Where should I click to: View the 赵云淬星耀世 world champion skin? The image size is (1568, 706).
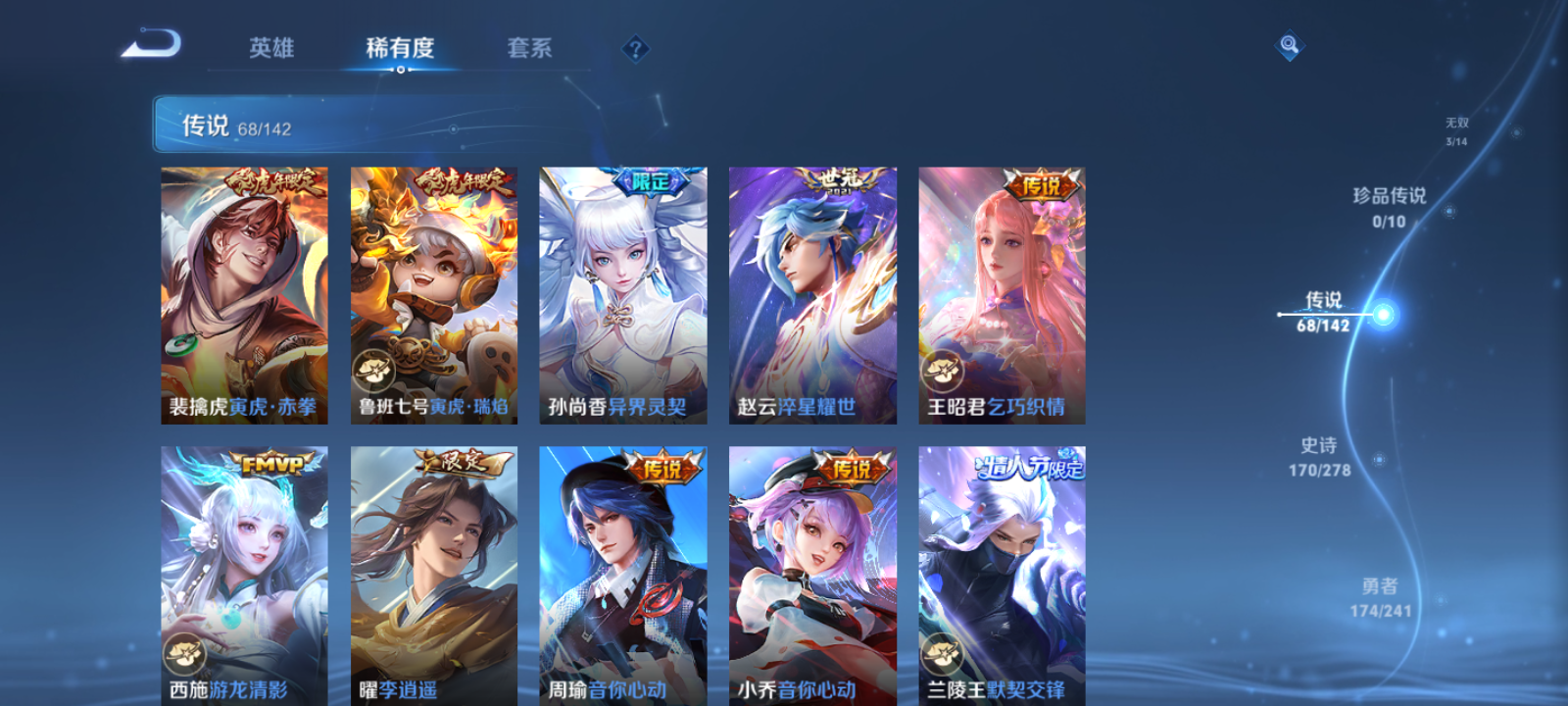tap(811, 294)
